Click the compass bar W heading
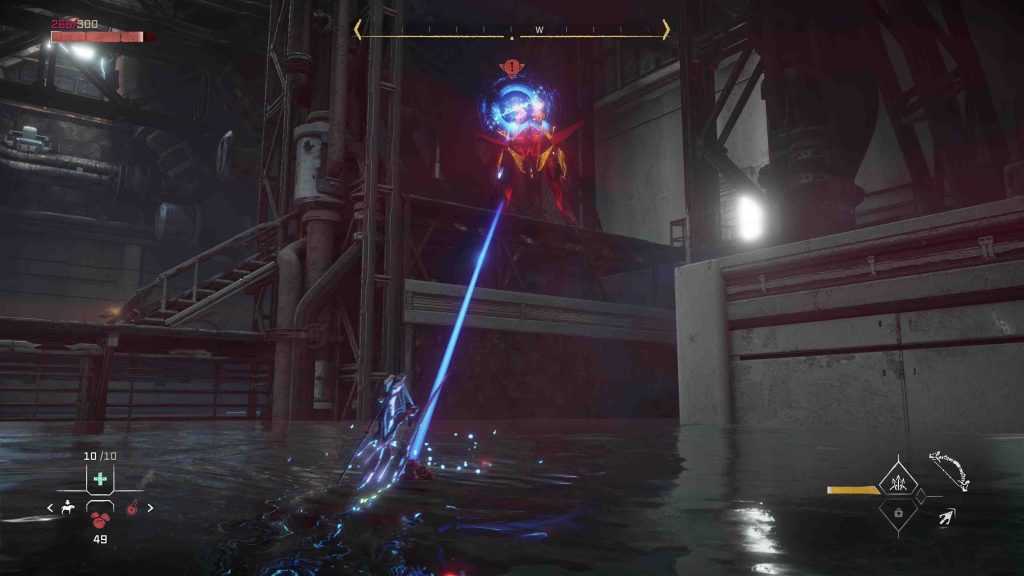The image size is (1024, 576). pyautogui.click(x=539, y=30)
